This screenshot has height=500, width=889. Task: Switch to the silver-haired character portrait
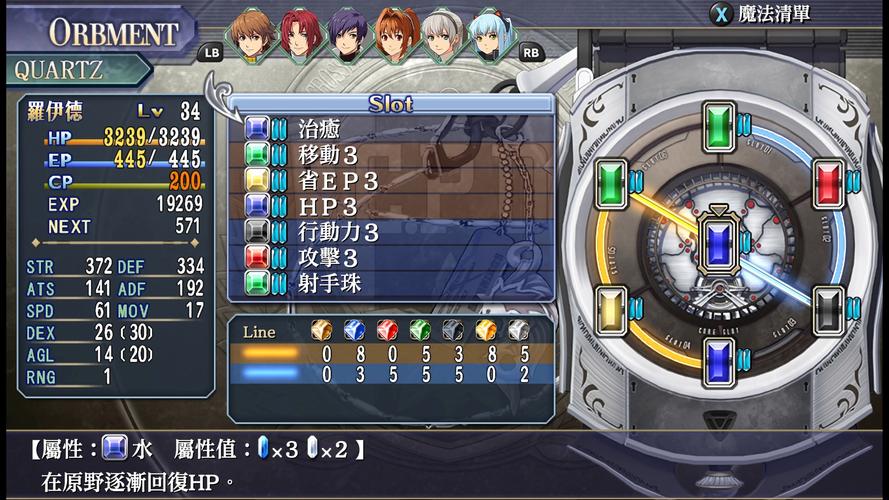[443, 35]
